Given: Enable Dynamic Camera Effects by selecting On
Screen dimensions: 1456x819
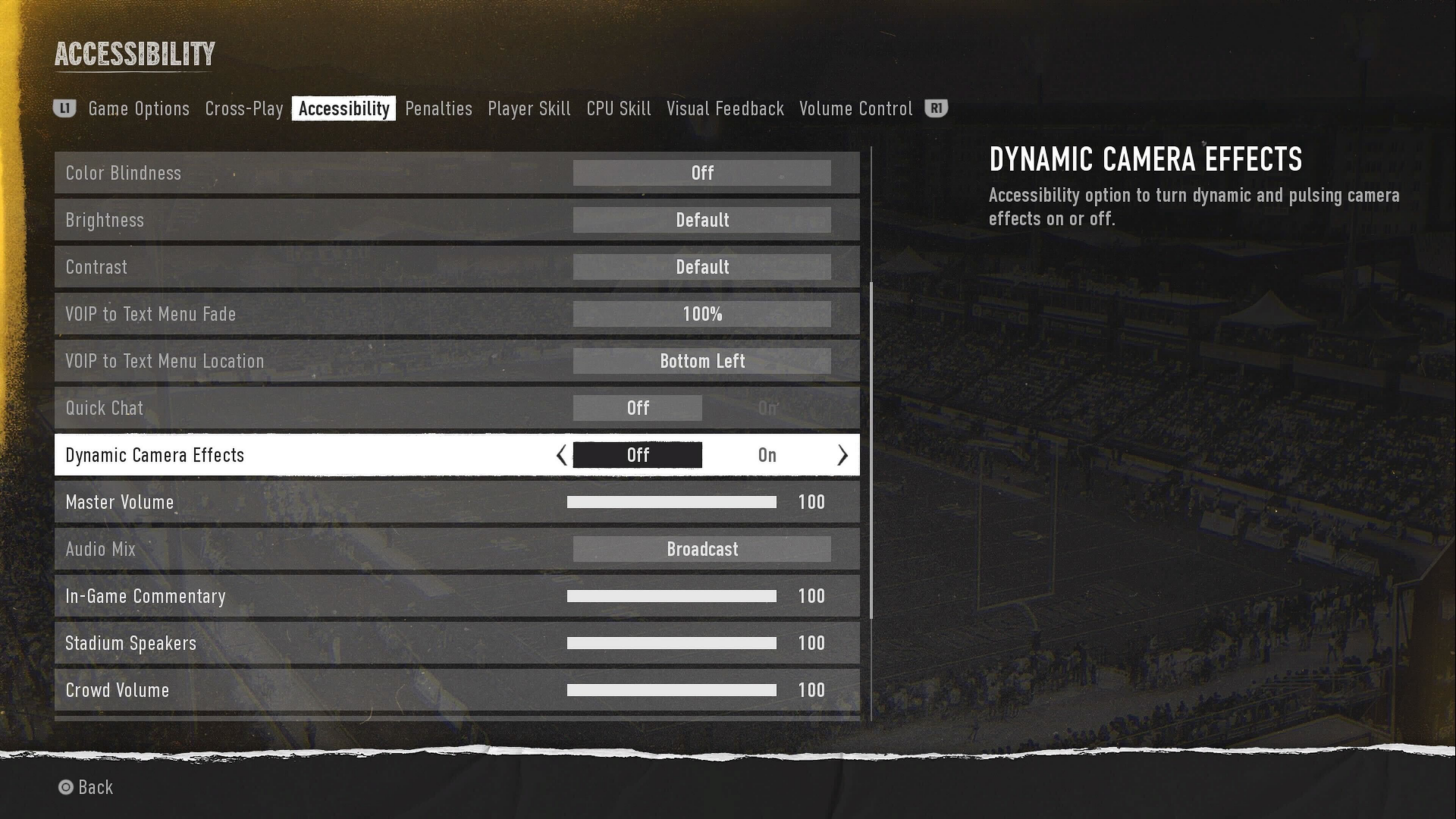Looking at the screenshot, I should 767,455.
